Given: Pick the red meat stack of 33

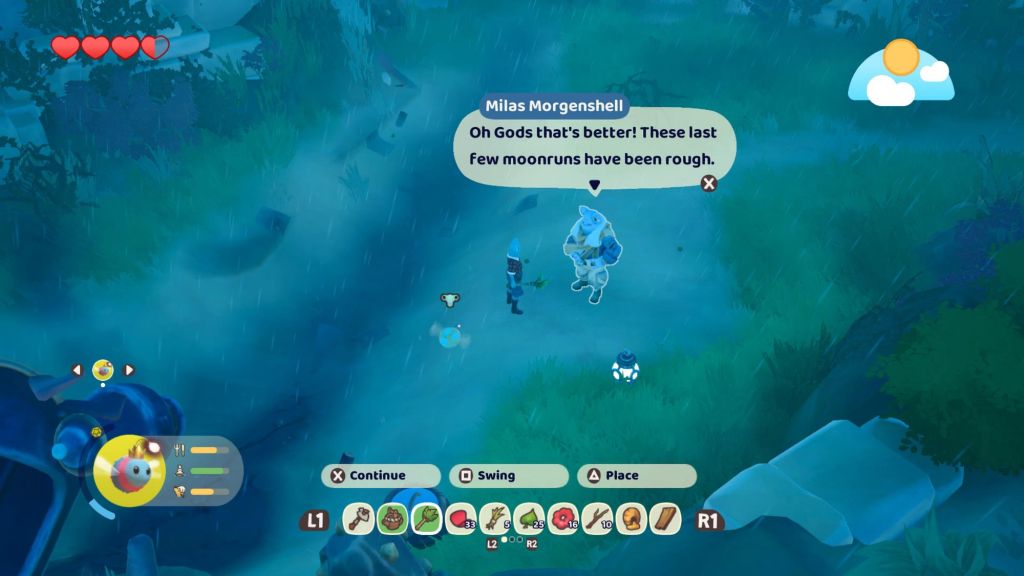Looking at the screenshot, I should click(460, 519).
